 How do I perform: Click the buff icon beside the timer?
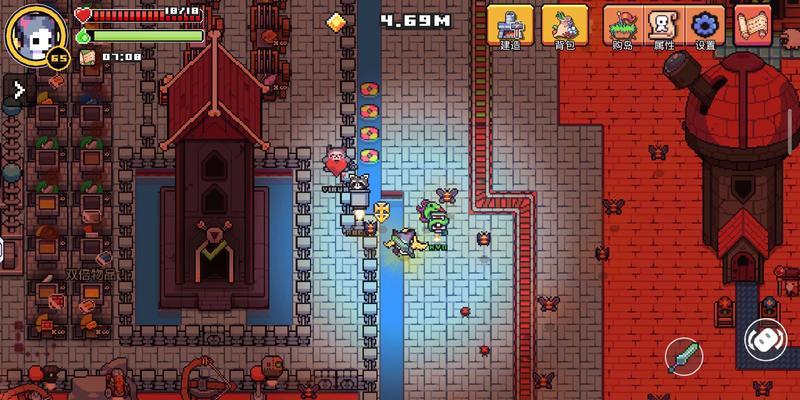tap(88, 57)
